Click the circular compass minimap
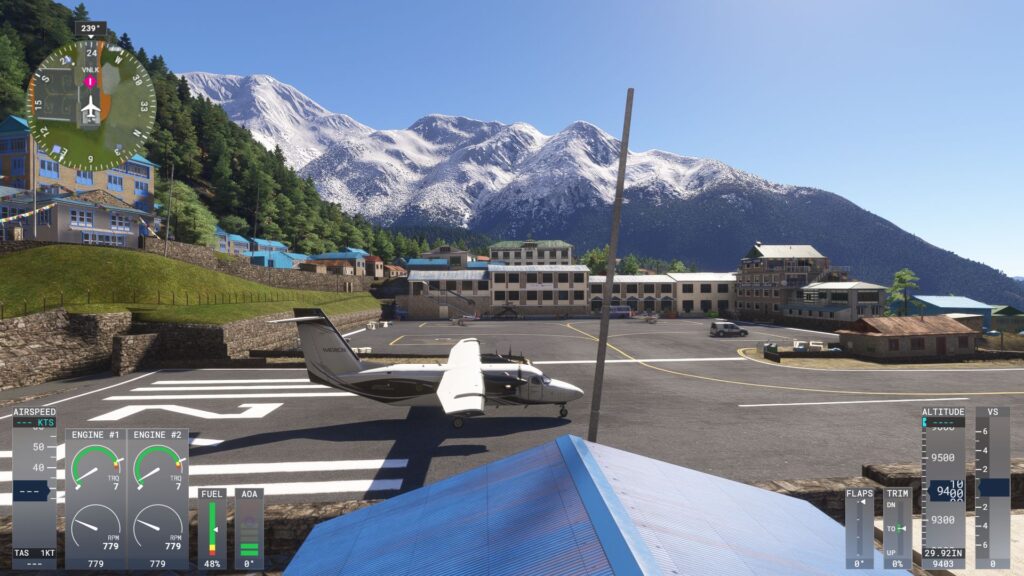 (91, 104)
